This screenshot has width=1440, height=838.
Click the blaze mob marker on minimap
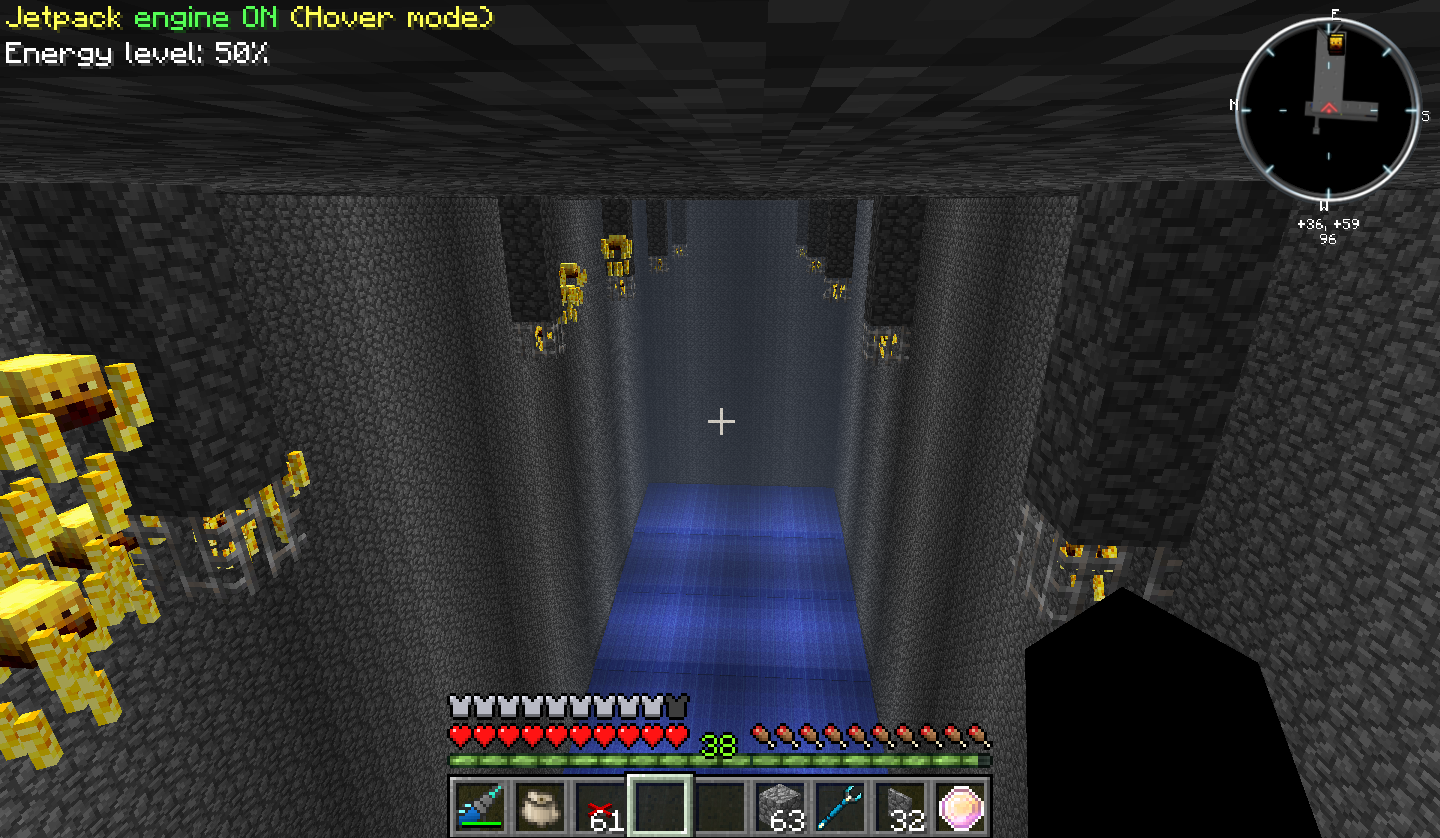[1336, 42]
